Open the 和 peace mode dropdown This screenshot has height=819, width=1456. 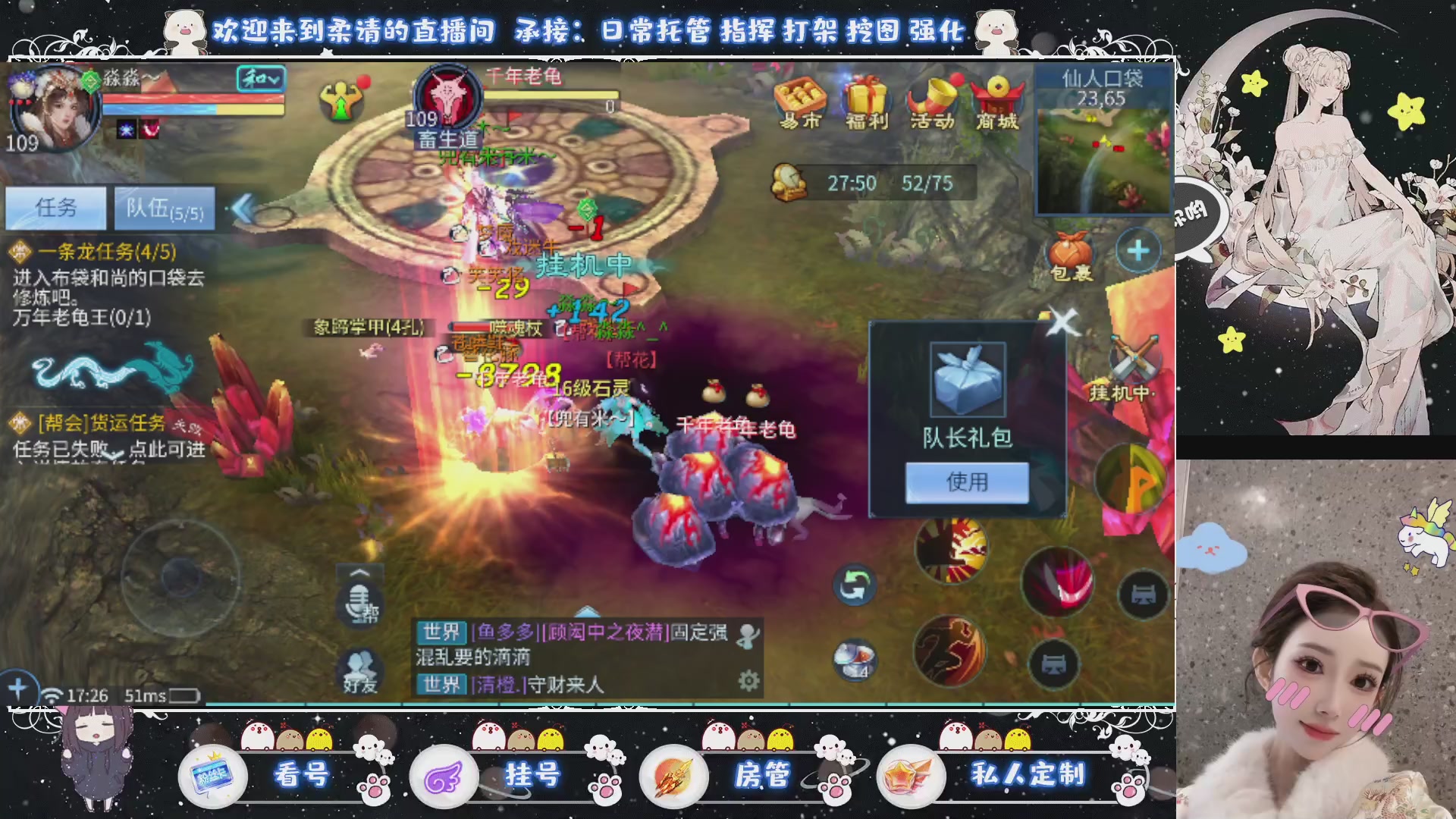point(262,80)
